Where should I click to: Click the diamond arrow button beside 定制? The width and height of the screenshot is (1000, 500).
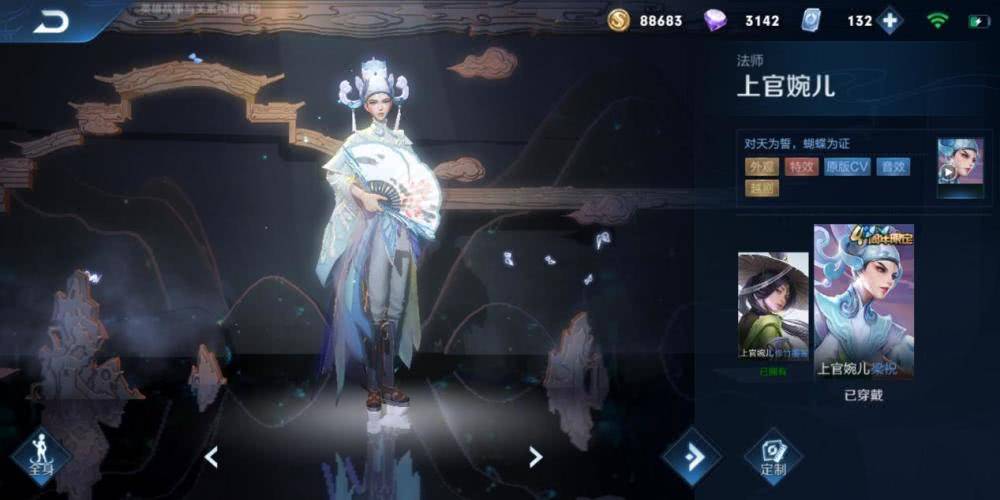click(692, 456)
